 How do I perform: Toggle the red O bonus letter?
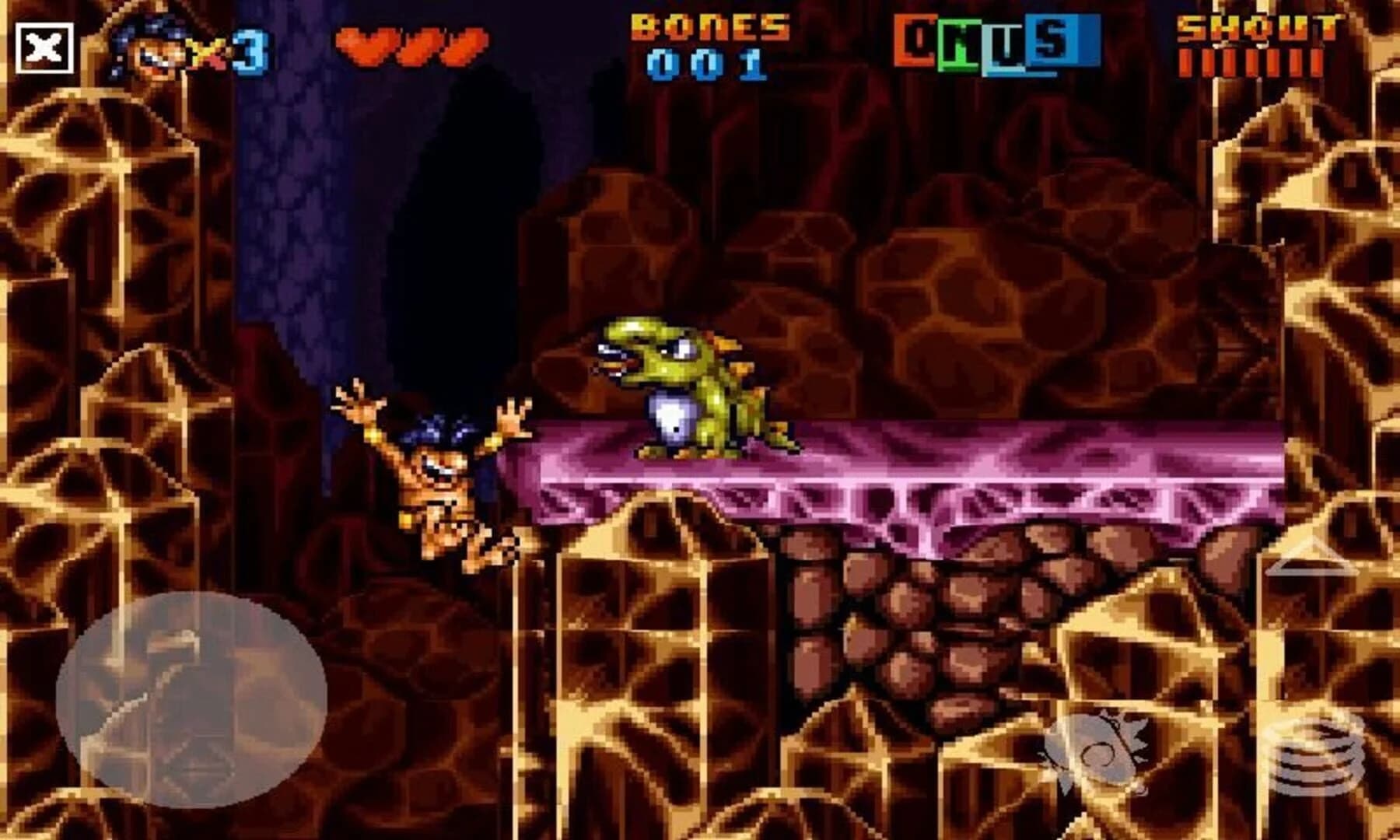tap(914, 45)
